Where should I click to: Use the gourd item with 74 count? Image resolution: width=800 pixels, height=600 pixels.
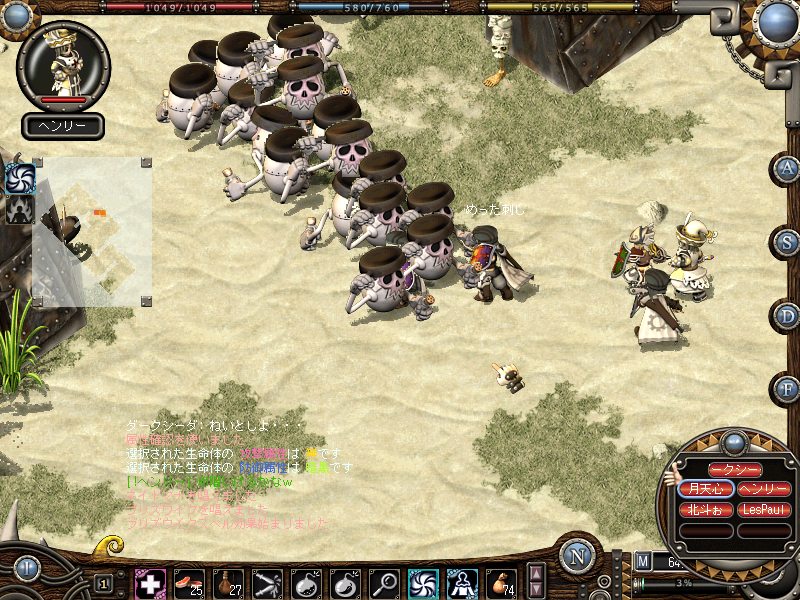click(501, 583)
